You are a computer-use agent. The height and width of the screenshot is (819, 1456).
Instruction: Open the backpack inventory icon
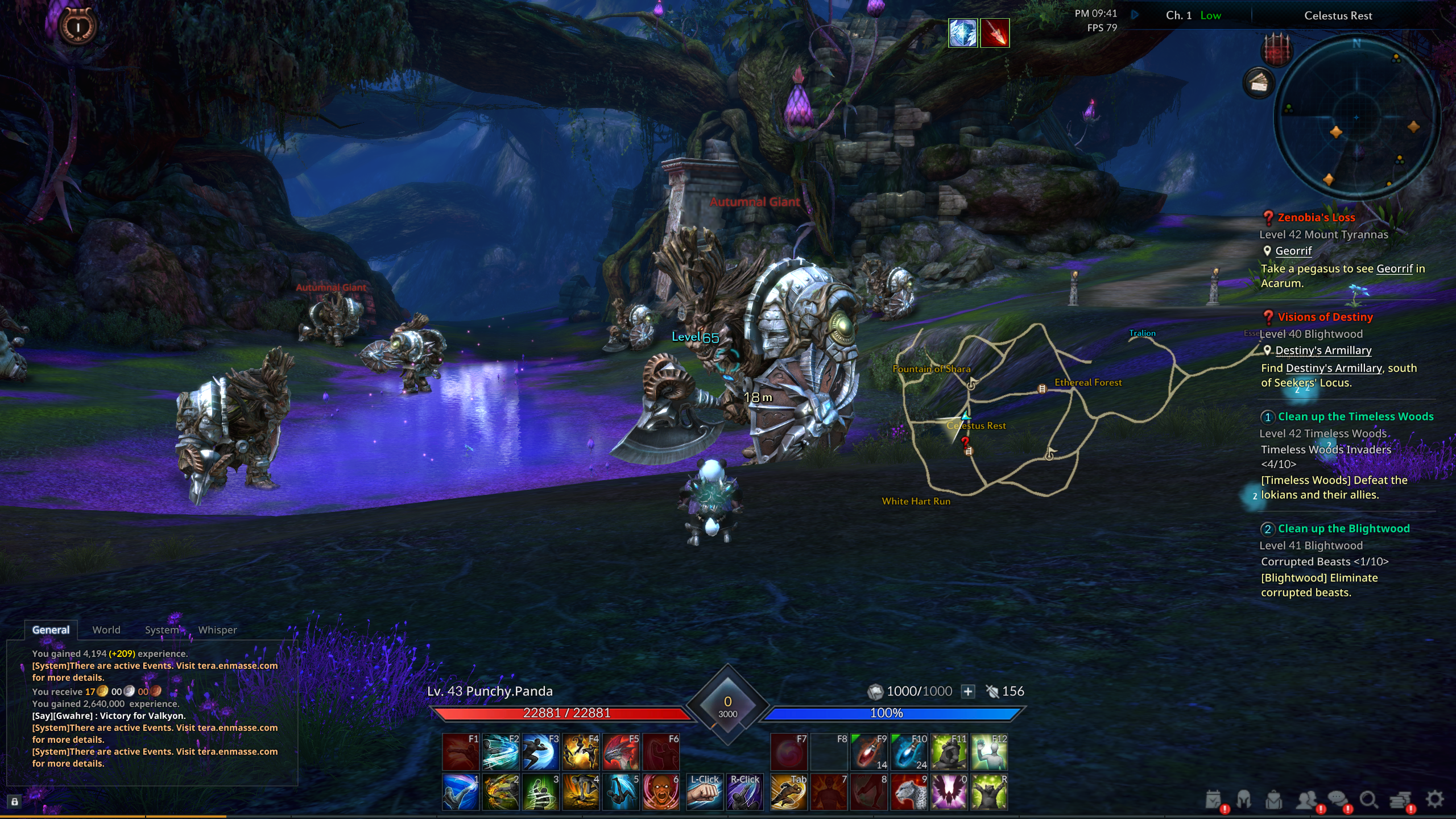point(1274,800)
